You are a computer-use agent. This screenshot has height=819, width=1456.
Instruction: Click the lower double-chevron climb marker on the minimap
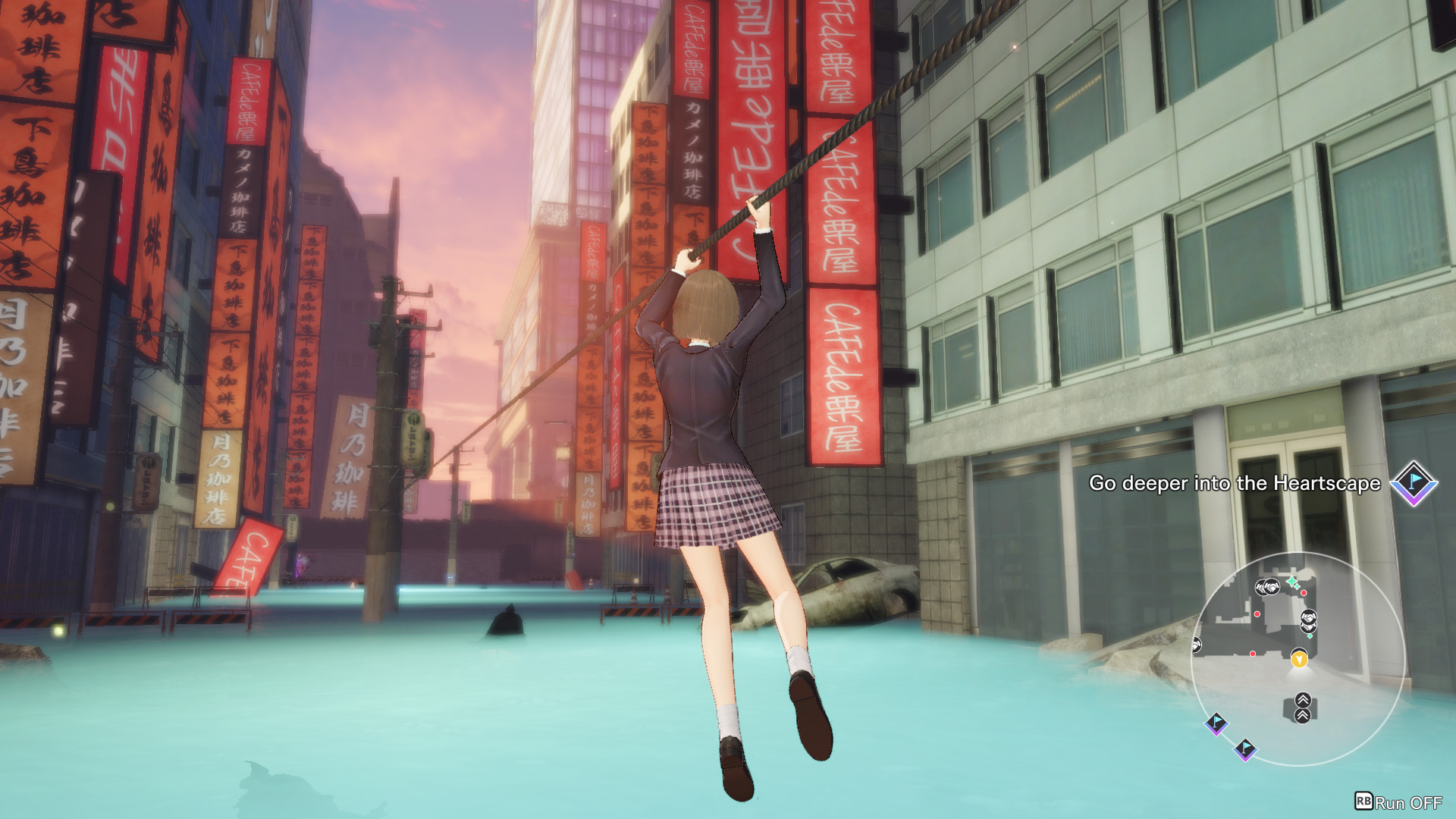pyautogui.click(x=1304, y=716)
